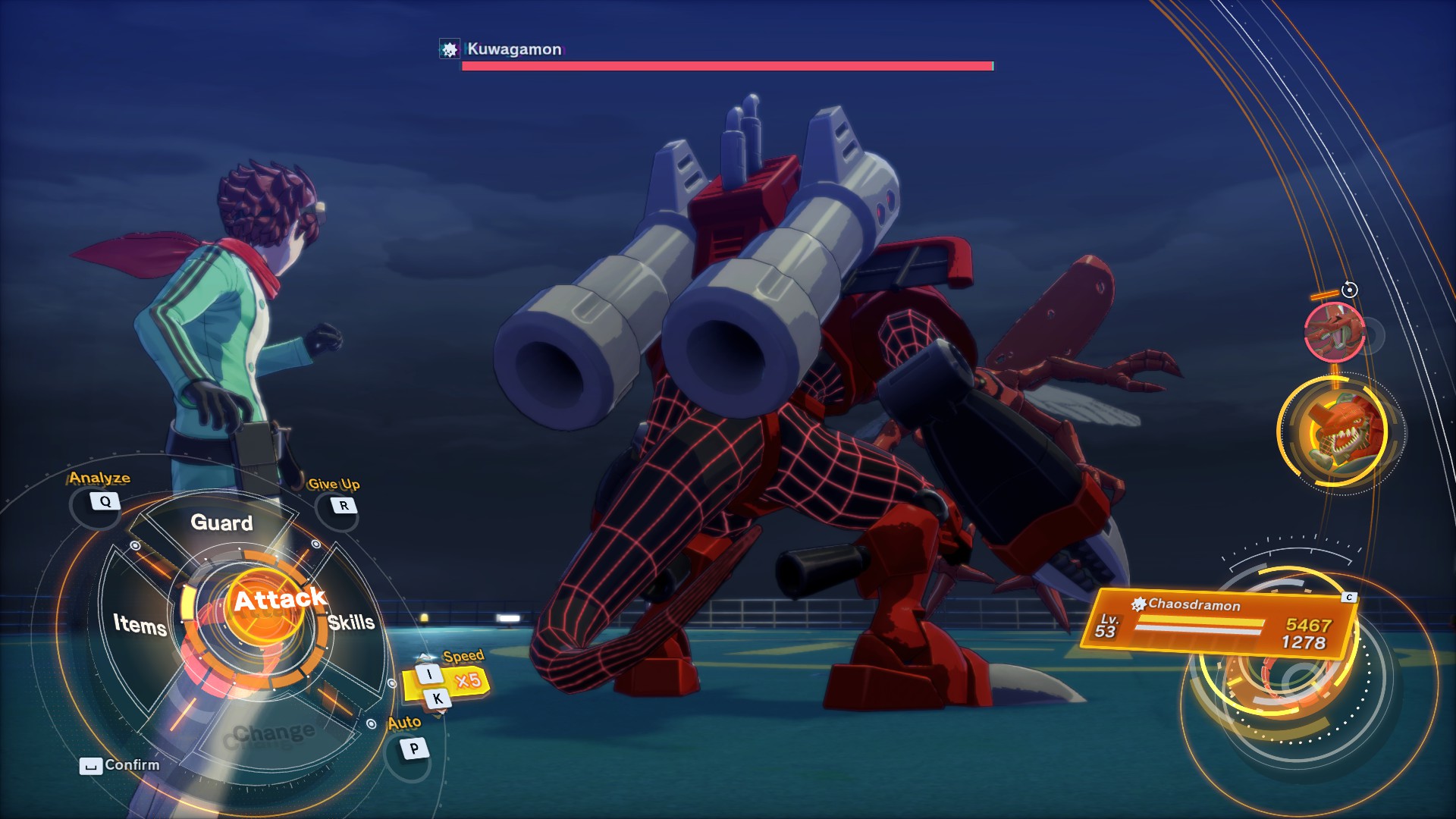1456x819 pixels.
Task: Select the Chaosdramon turn portrait
Action: [1340, 431]
